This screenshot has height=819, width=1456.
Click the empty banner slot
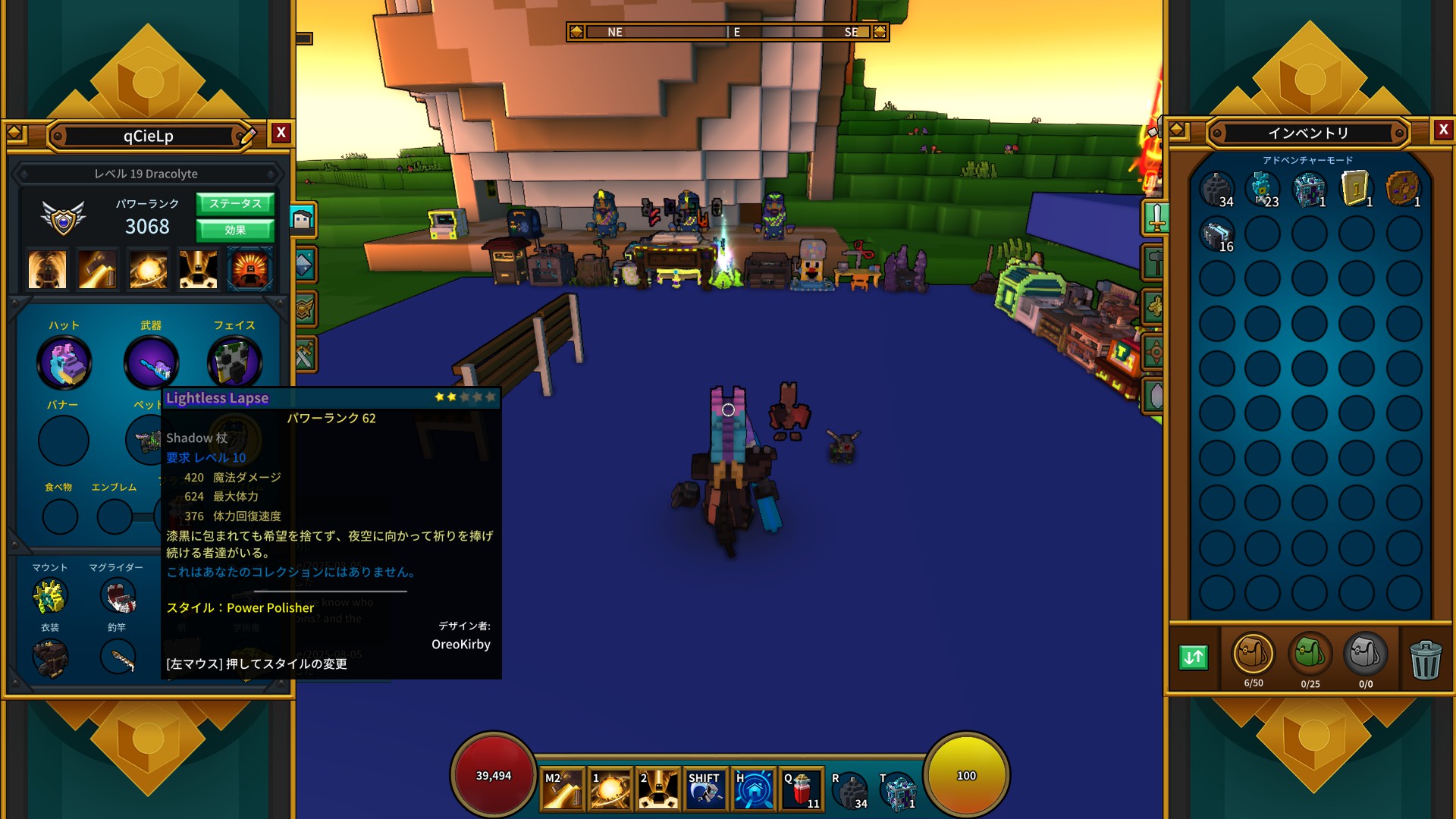pos(64,441)
